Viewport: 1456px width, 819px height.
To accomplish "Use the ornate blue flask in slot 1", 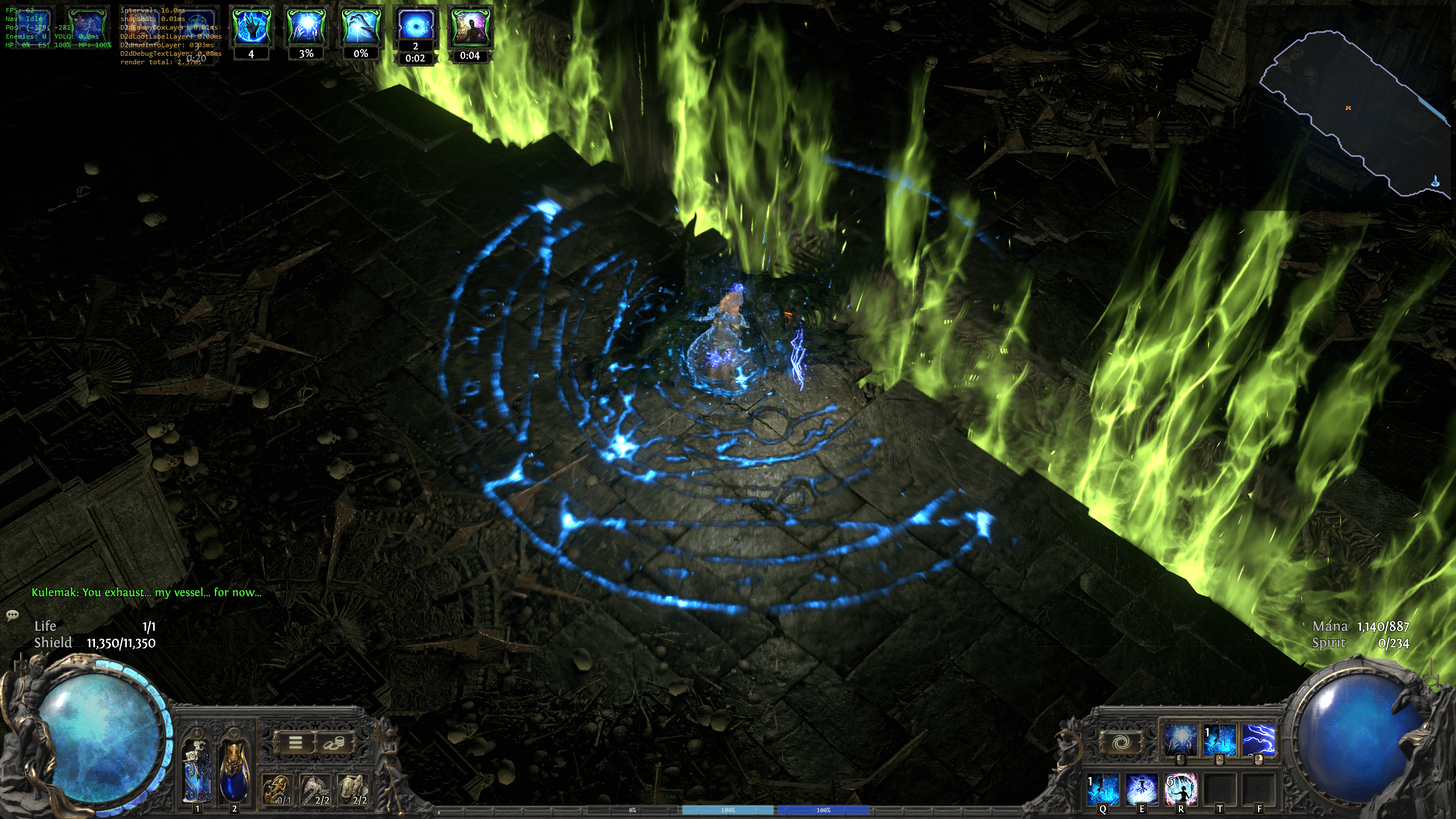I will (x=197, y=771).
